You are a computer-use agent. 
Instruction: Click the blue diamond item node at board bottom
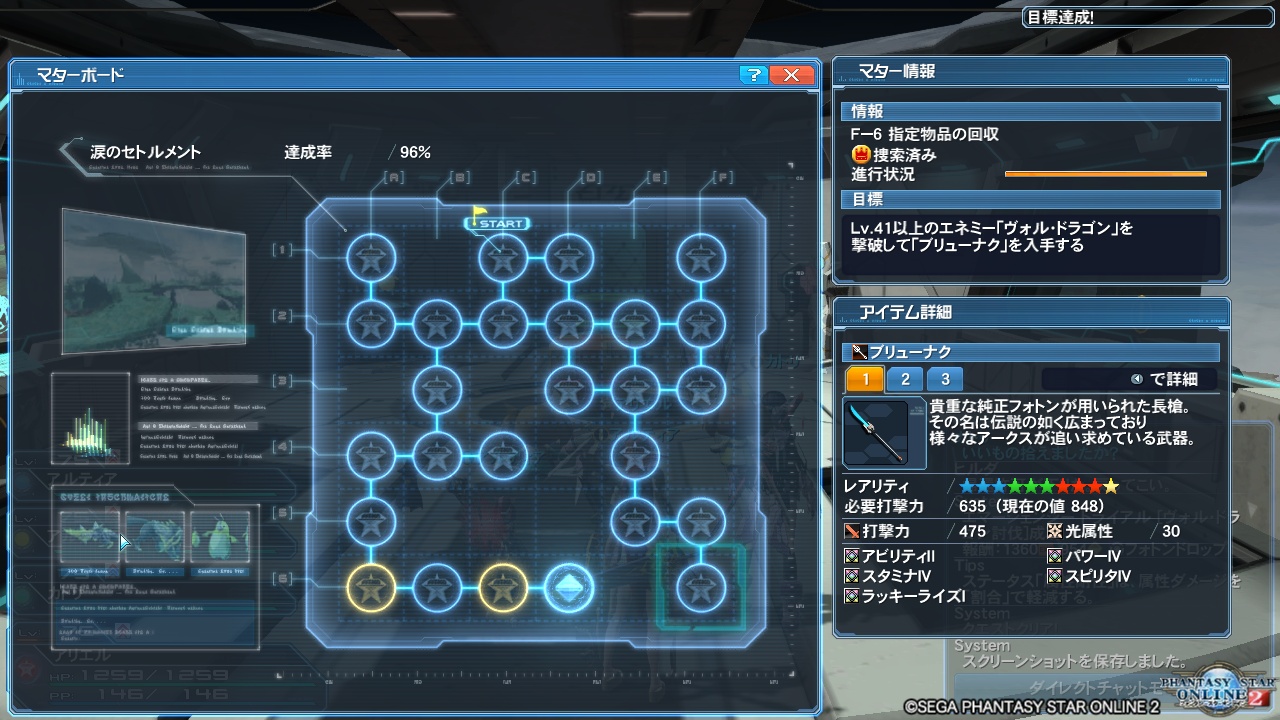click(569, 587)
